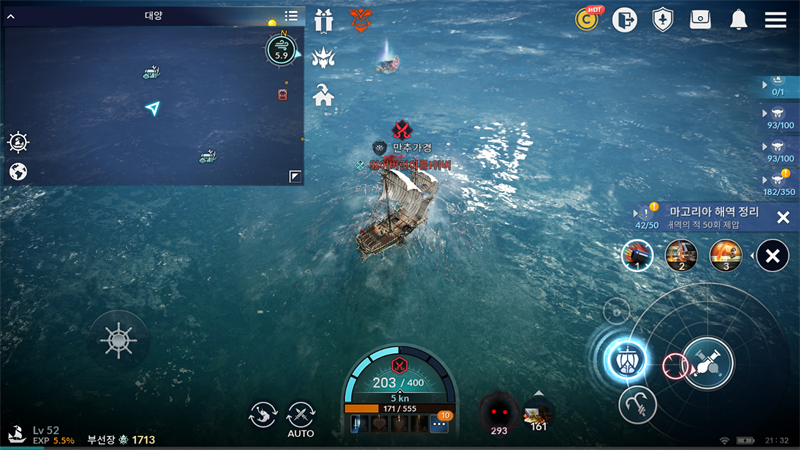Open the gold coin shop with HOT badge
This screenshot has width=800, height=450.
pos(588,19)
